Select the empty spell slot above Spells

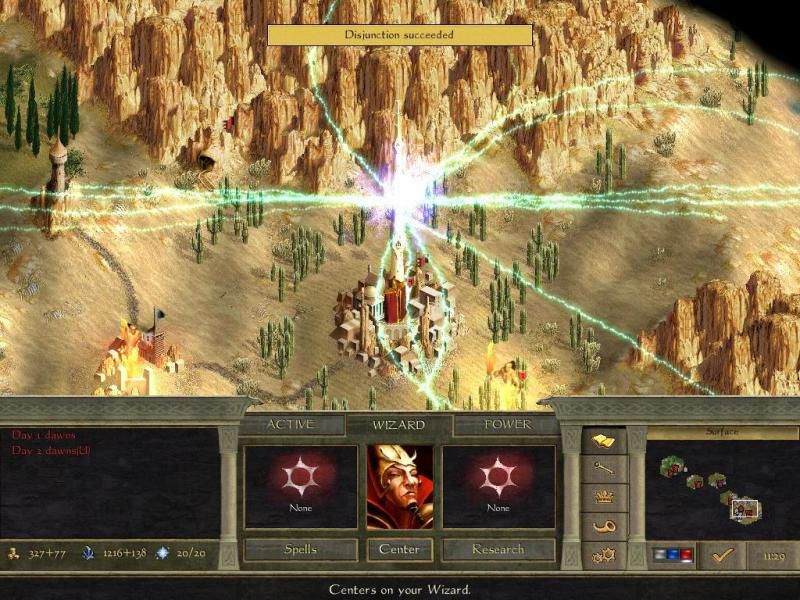coord(300,486)
